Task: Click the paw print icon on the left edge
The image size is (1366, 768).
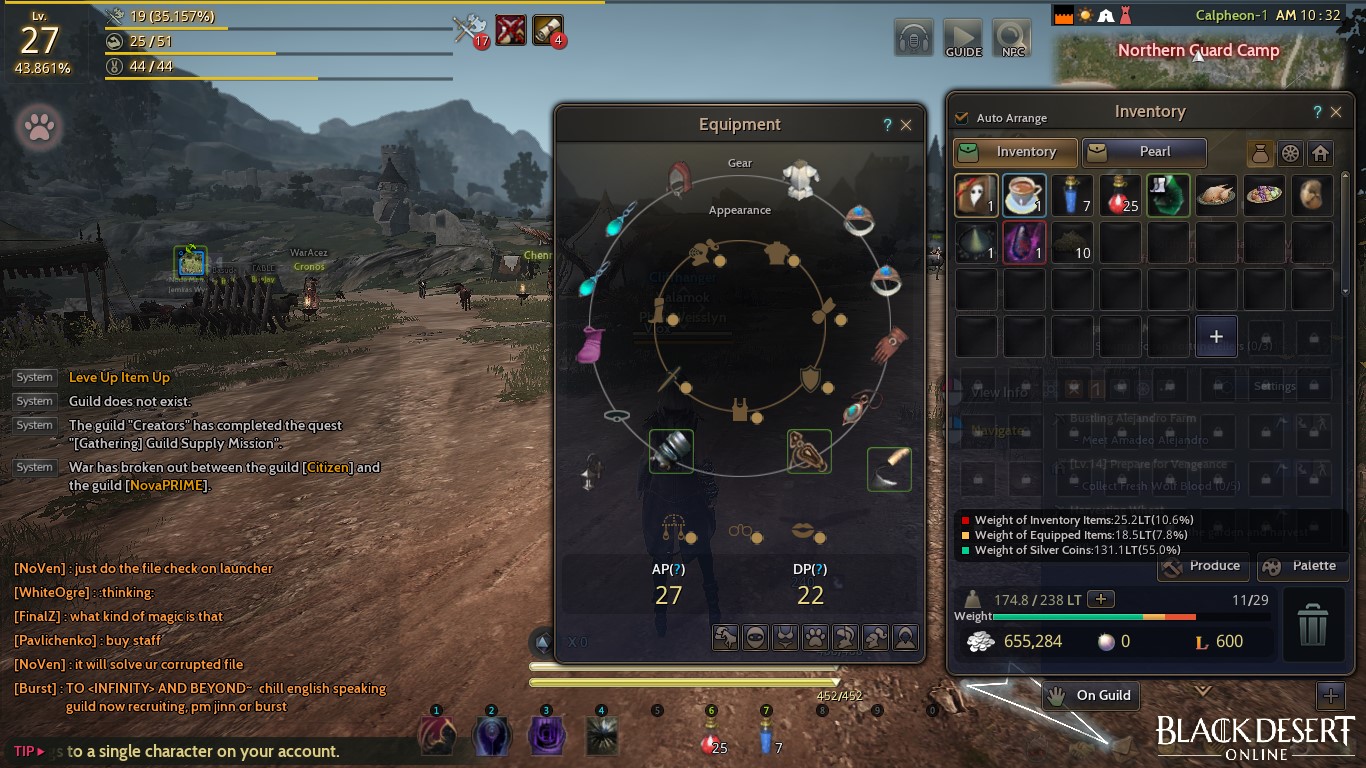Action: point(39,127)
